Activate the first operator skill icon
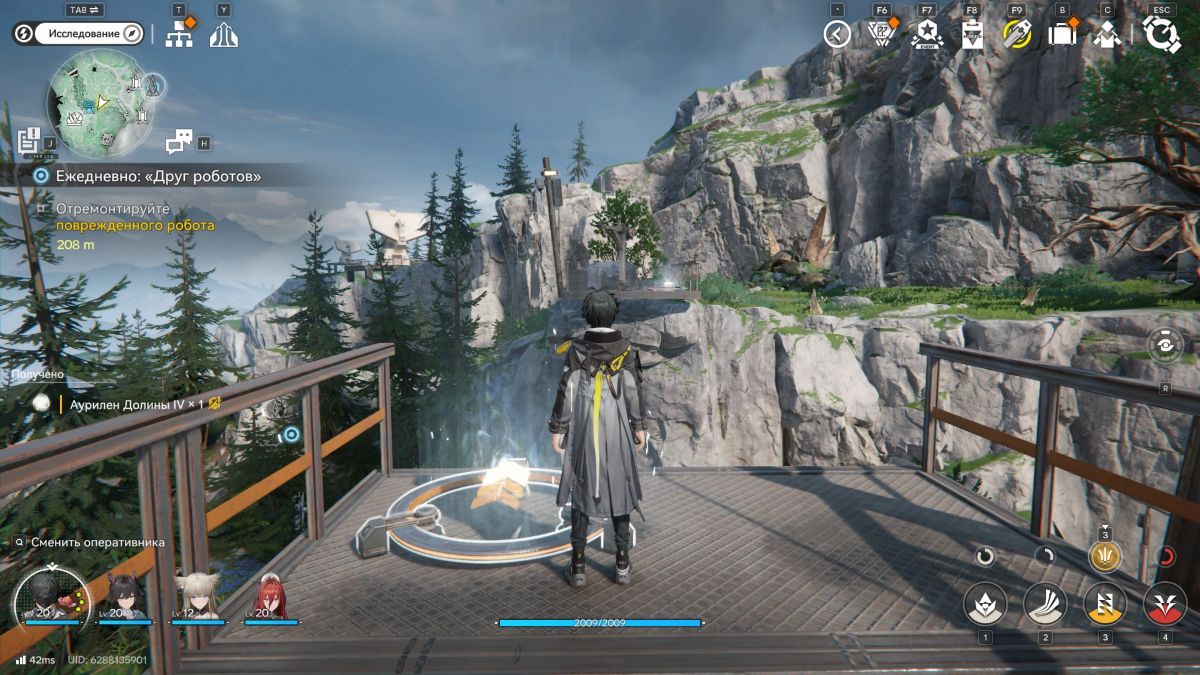The image size is (1200, 675). point(985,603)
